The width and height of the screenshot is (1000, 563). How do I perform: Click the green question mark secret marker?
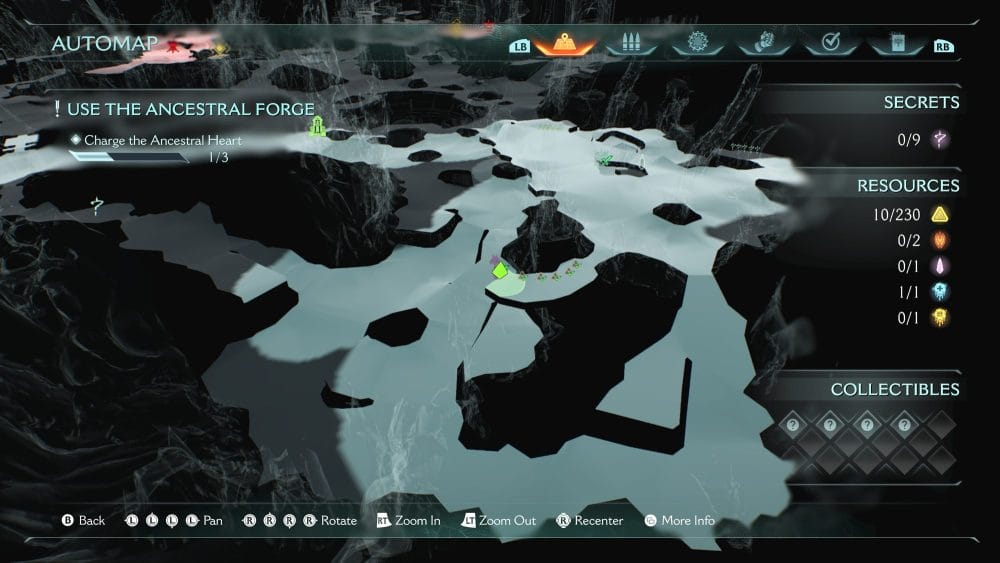(x=96, y=207)
